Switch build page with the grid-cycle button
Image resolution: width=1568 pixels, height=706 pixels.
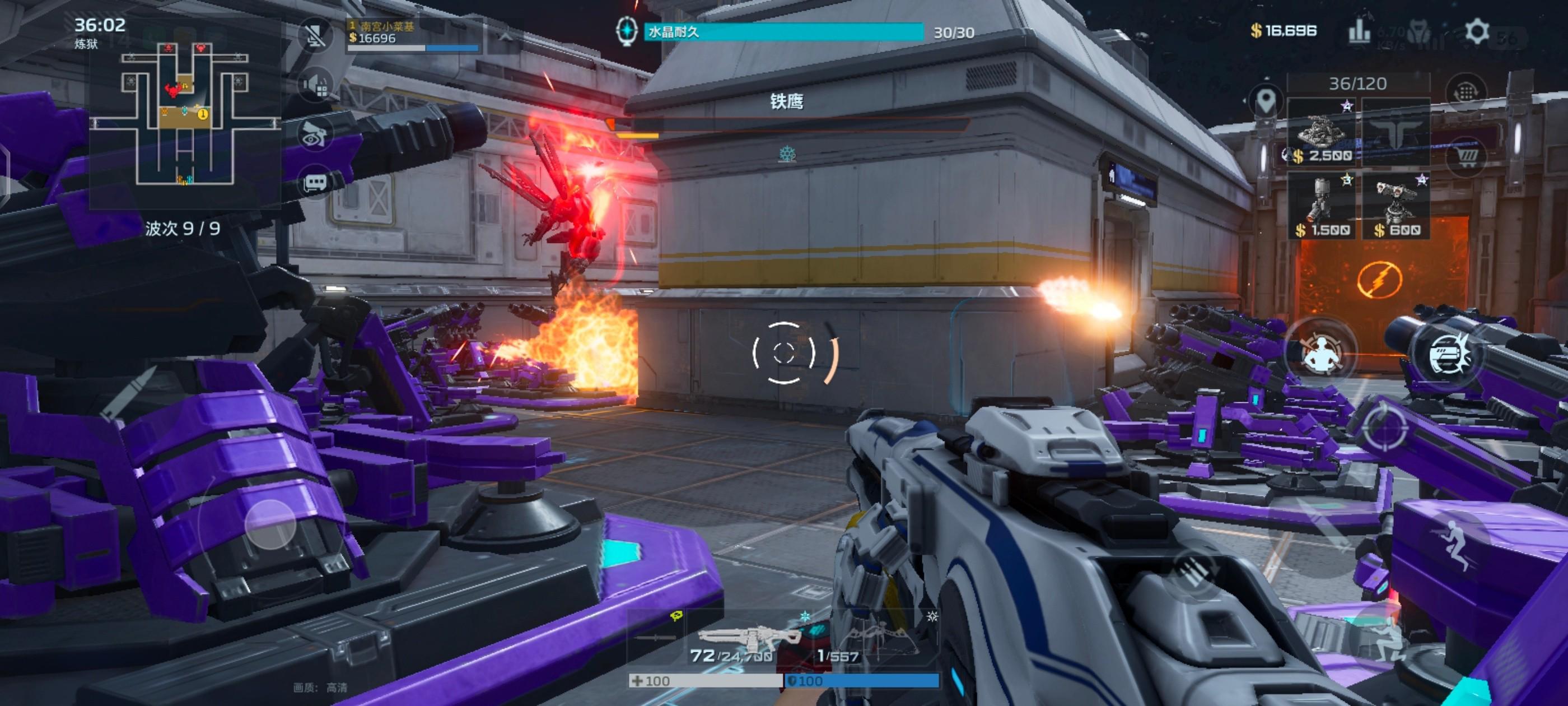pos(1466,92)
